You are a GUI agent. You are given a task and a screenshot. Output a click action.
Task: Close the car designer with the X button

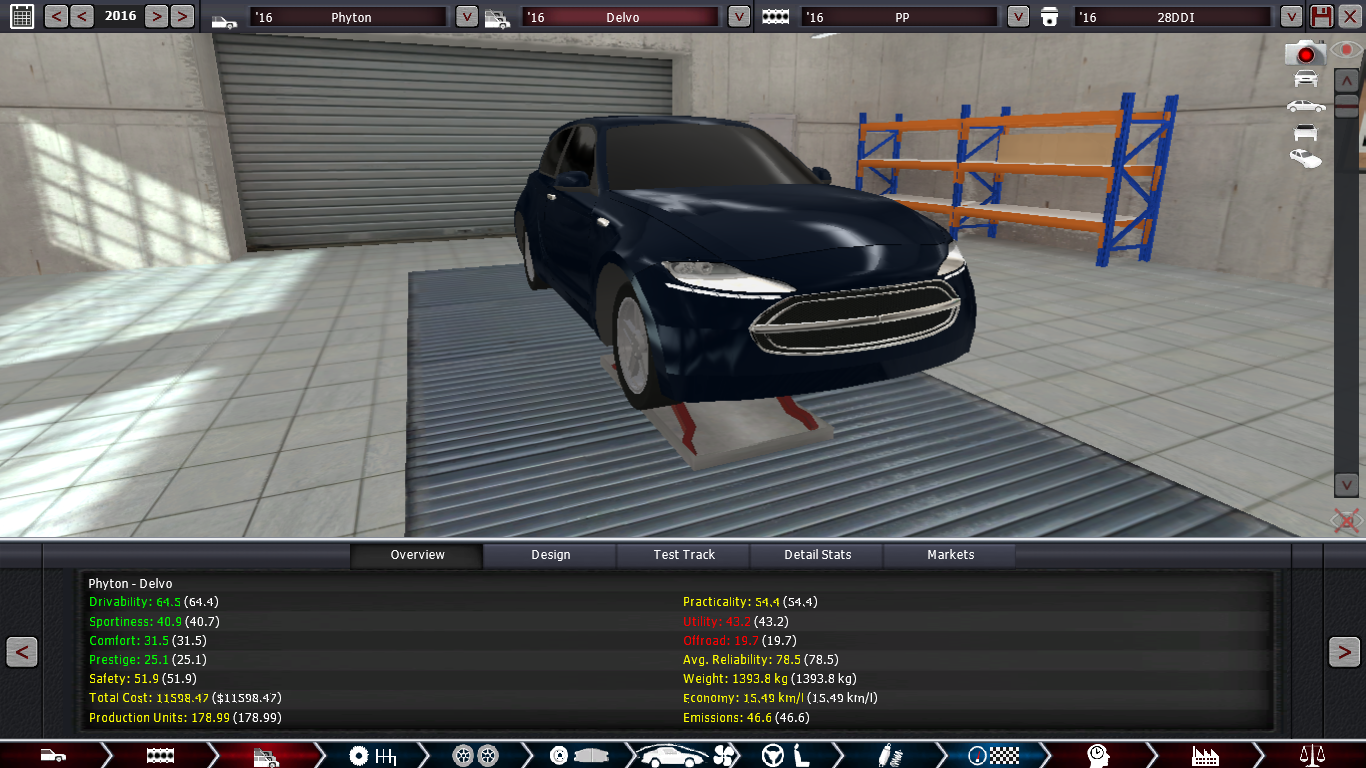1350,16
